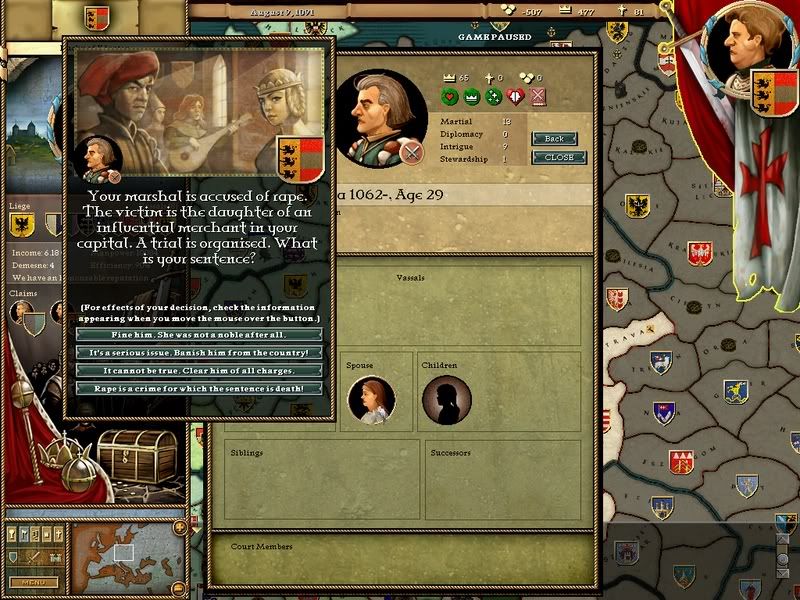Click the Back button on character panel
Screen dimensions: 800x600
tap(555, 139)
